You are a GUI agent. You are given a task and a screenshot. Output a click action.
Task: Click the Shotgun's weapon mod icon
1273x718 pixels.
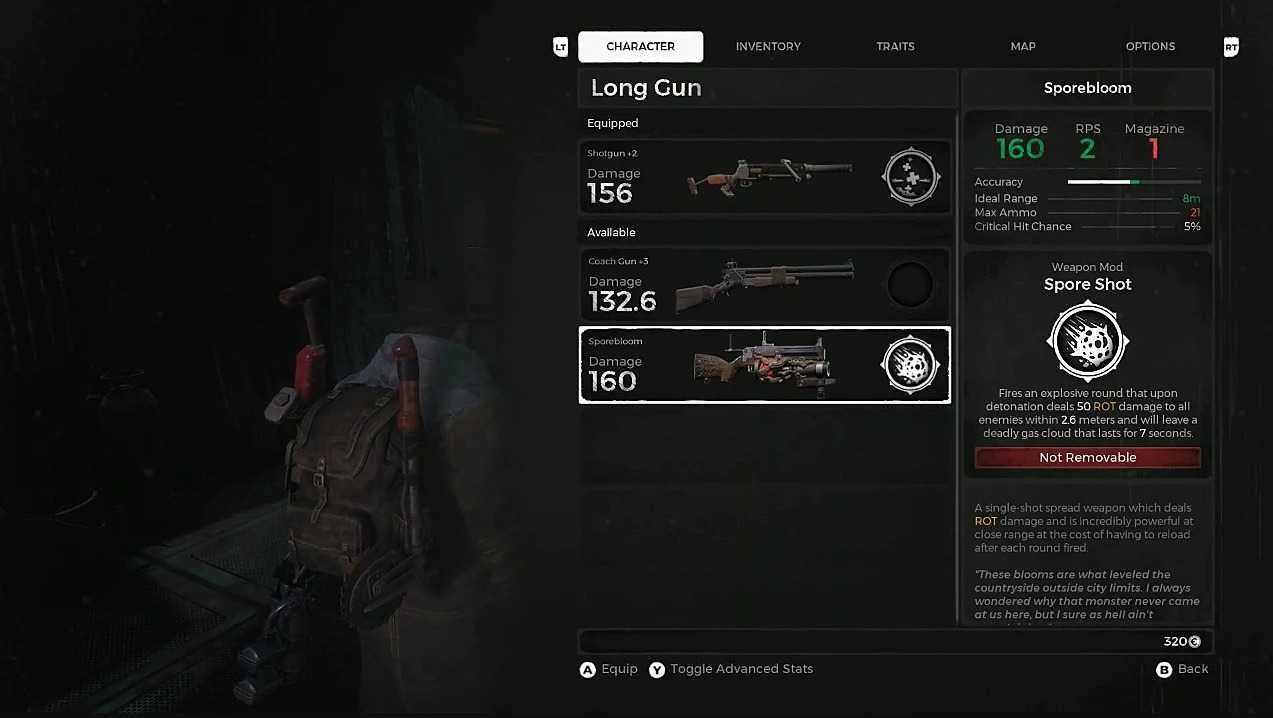911,177
